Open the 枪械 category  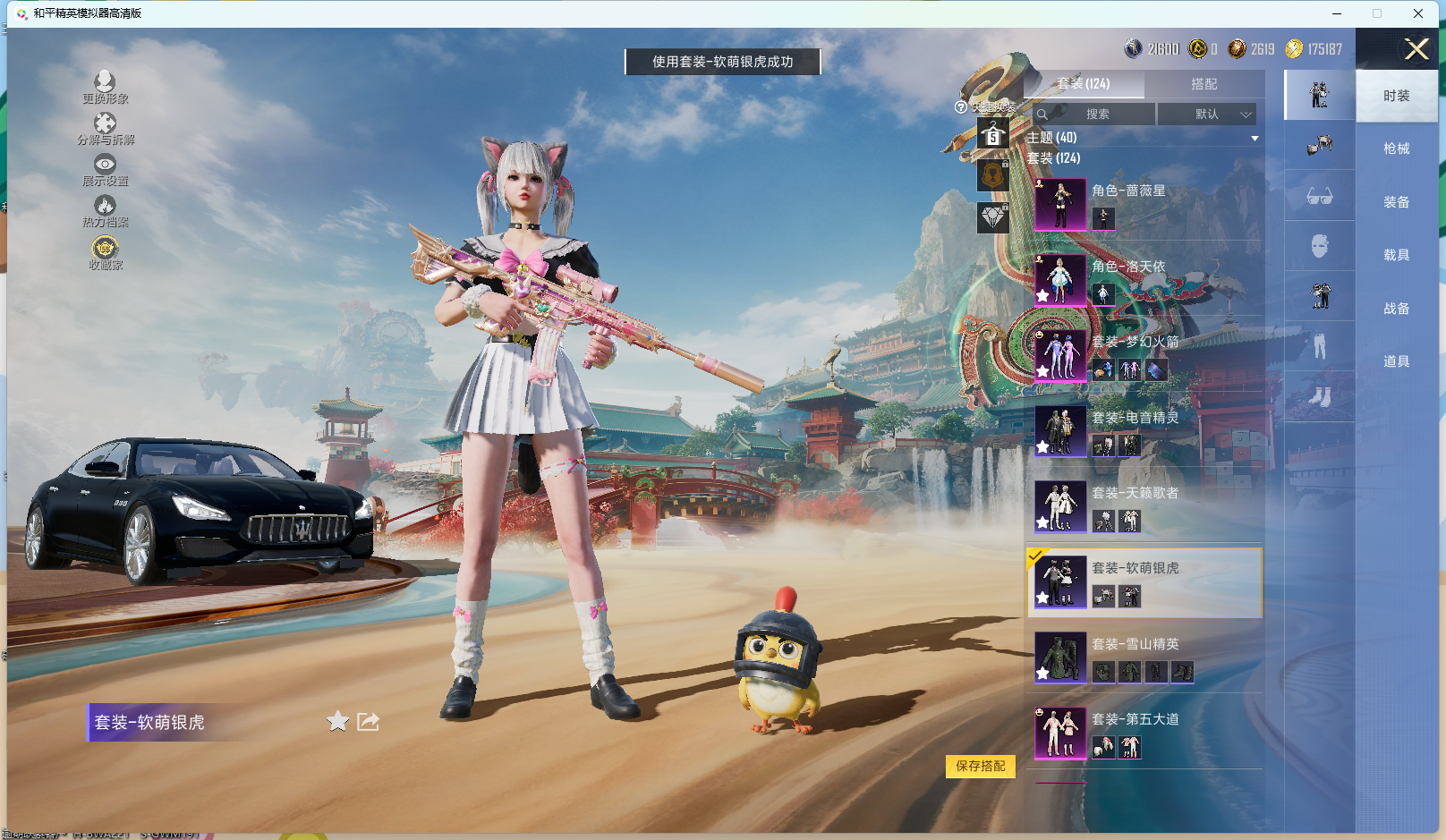(x=1396, y=148)
